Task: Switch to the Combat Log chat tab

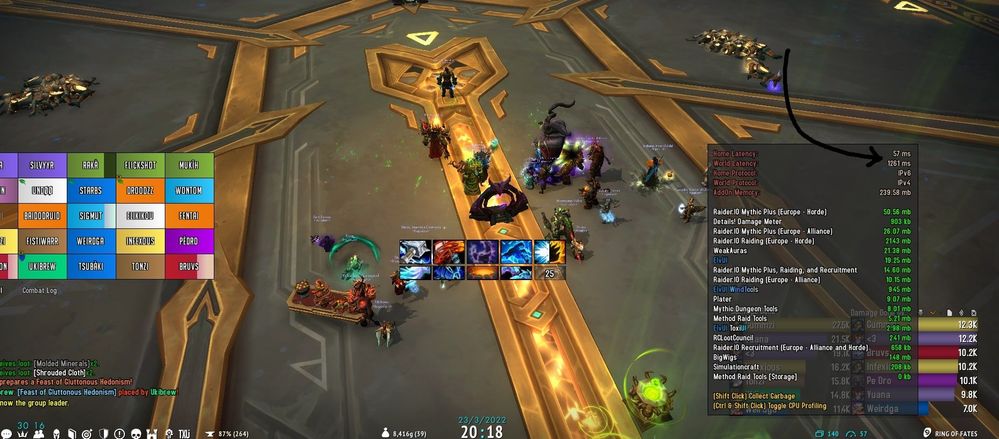Action: (x=39, y=290)
